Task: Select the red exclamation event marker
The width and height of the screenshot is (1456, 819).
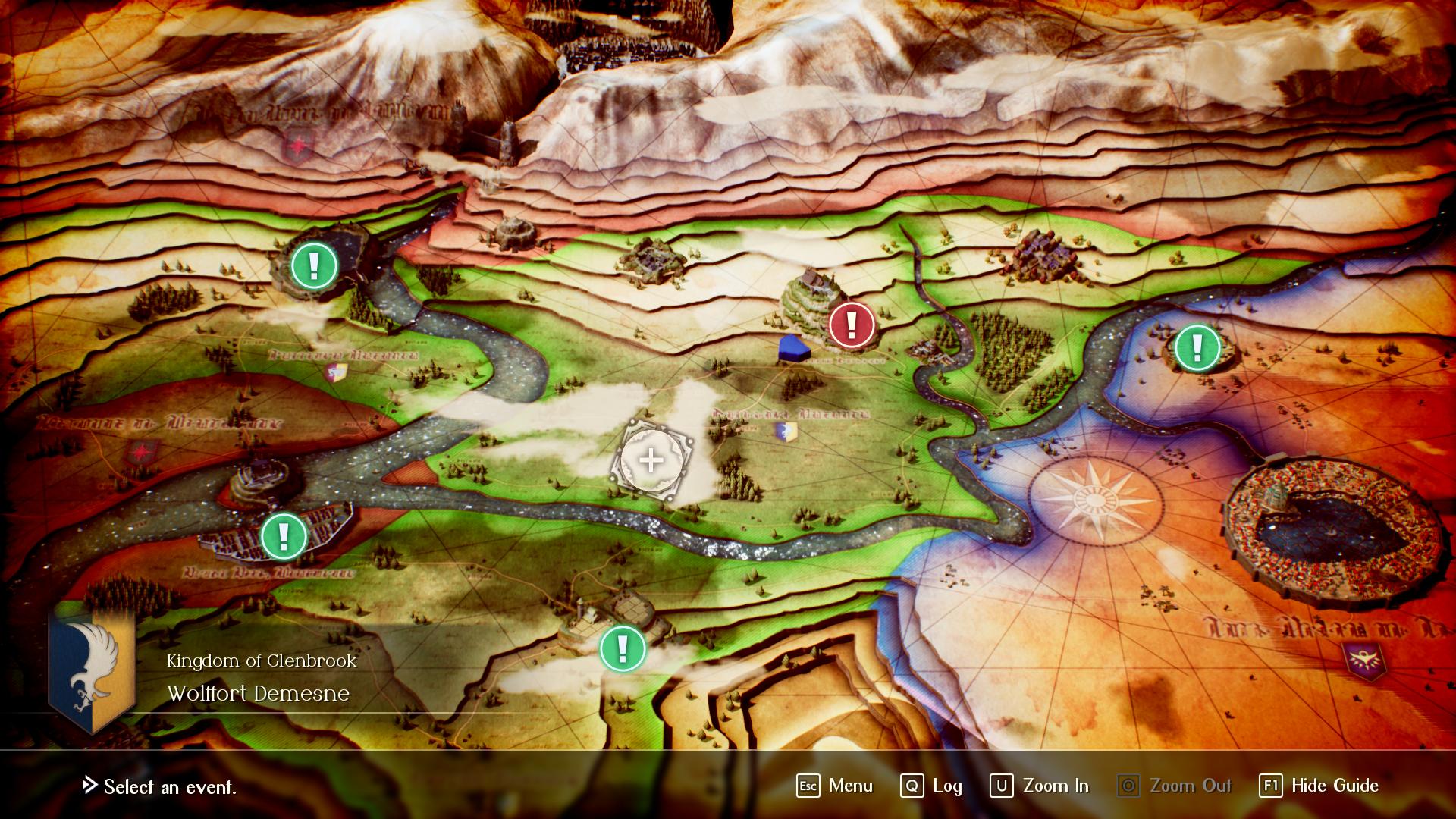Action: click(852, 325)
